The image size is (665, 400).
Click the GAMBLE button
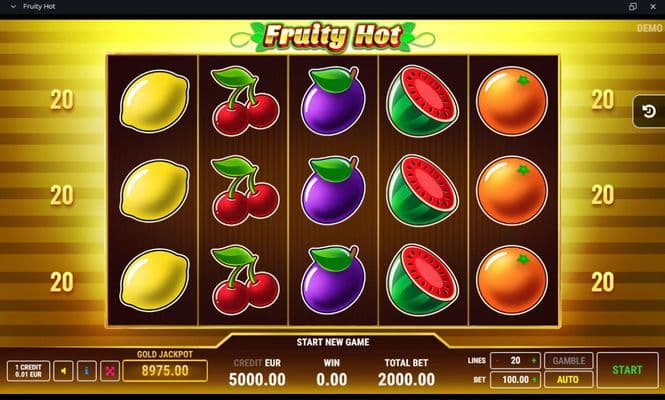568,361
